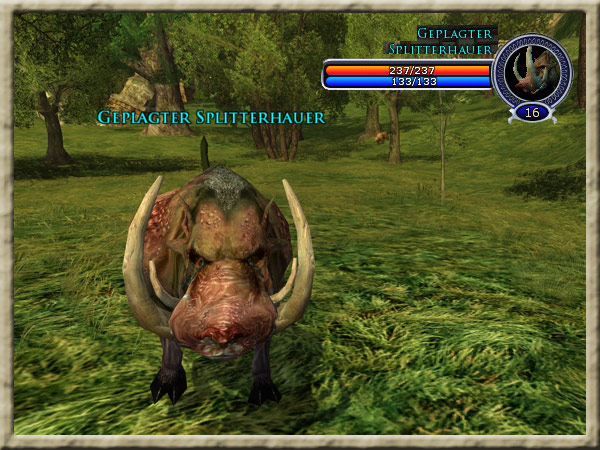
Task: Select the floating Geplagter Splitterhauer nameplate above the boar
Action: pyautogui.click(x=211, y=117)
